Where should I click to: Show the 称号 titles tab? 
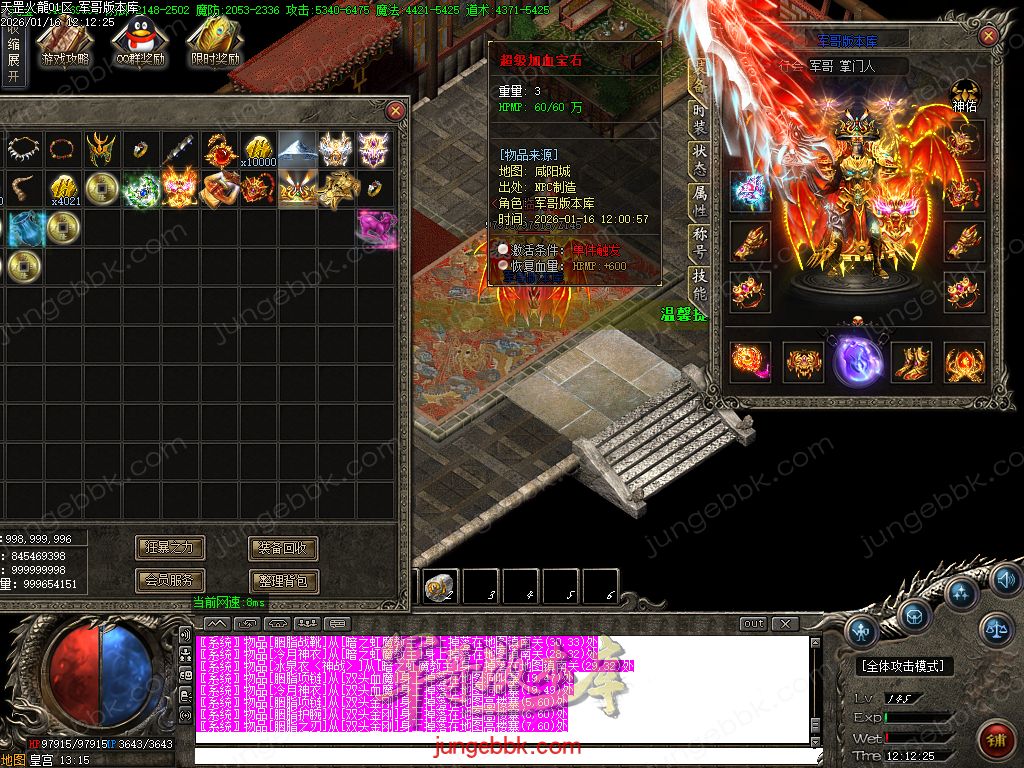click(699, 243)
